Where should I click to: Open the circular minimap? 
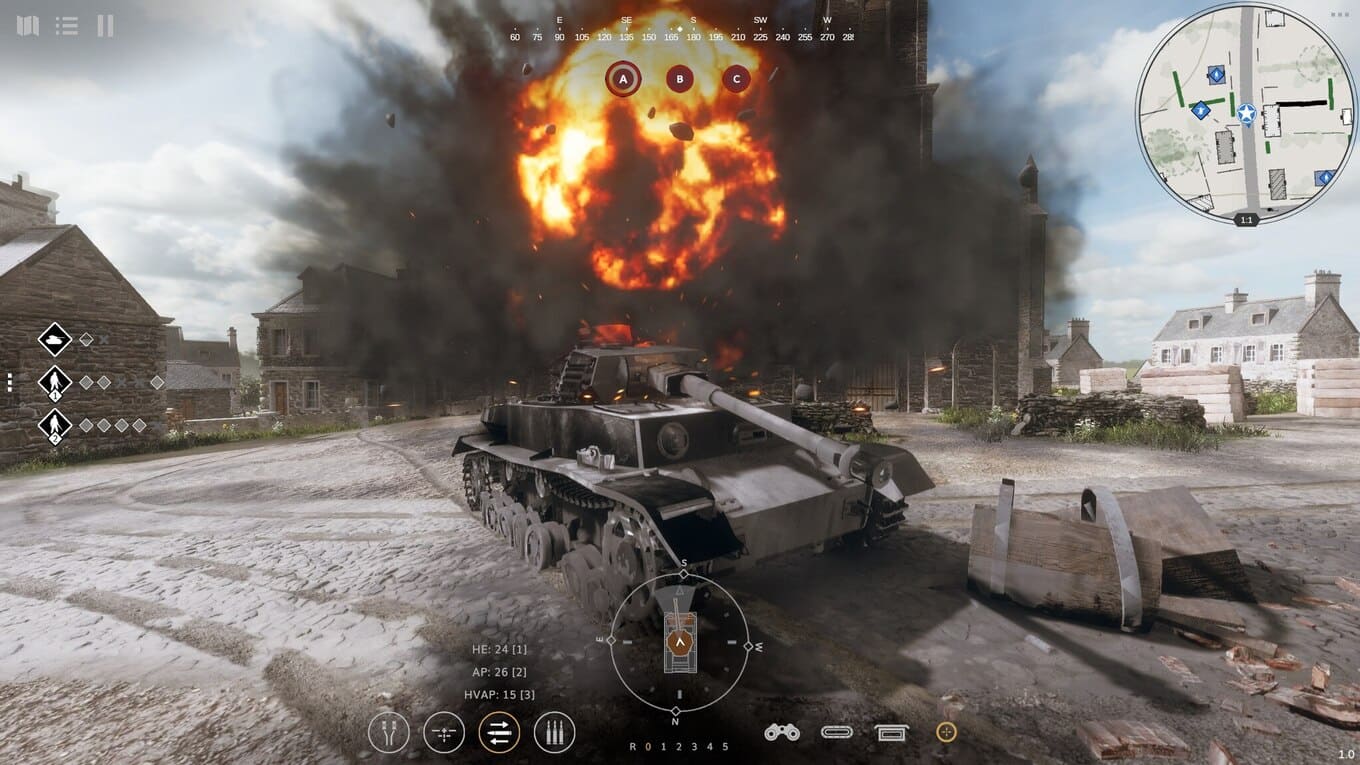[1245, 113]
